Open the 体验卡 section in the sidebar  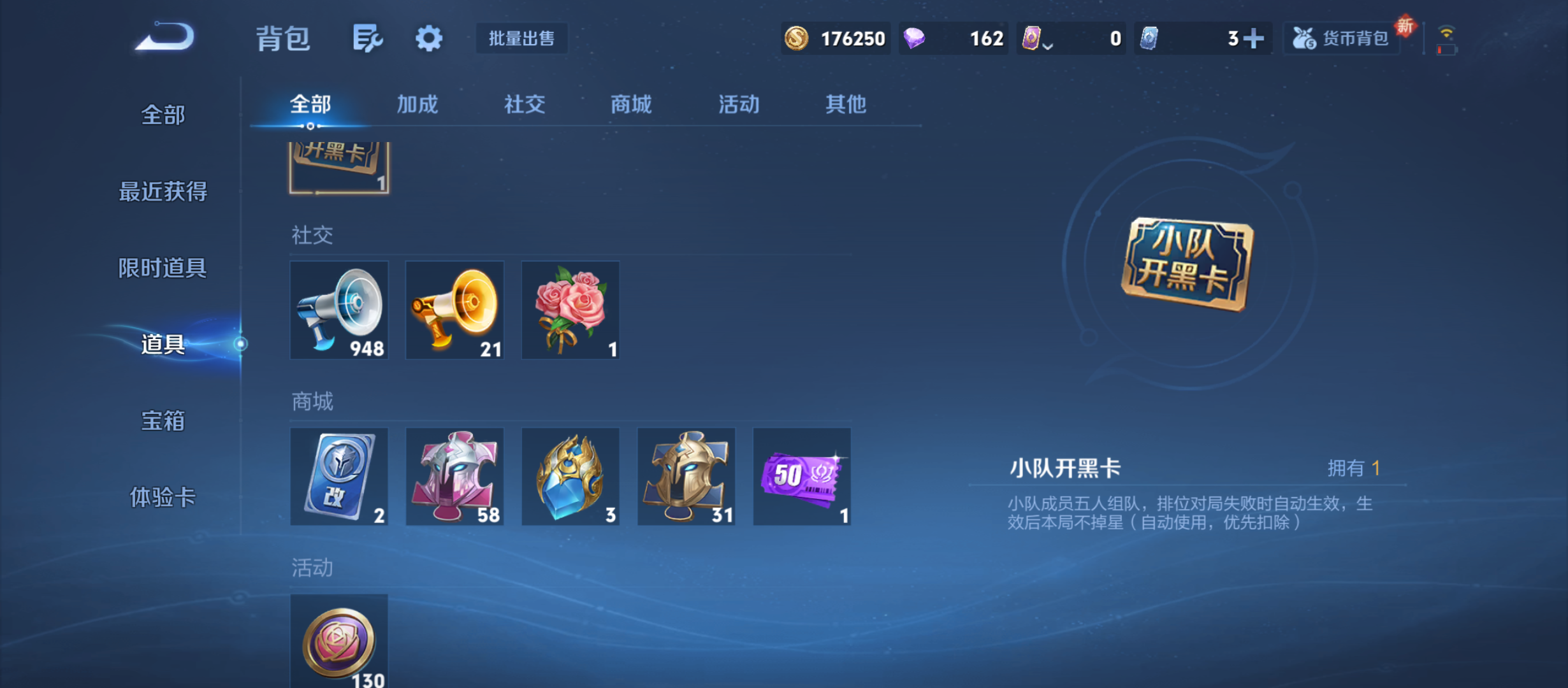[164, 499]
